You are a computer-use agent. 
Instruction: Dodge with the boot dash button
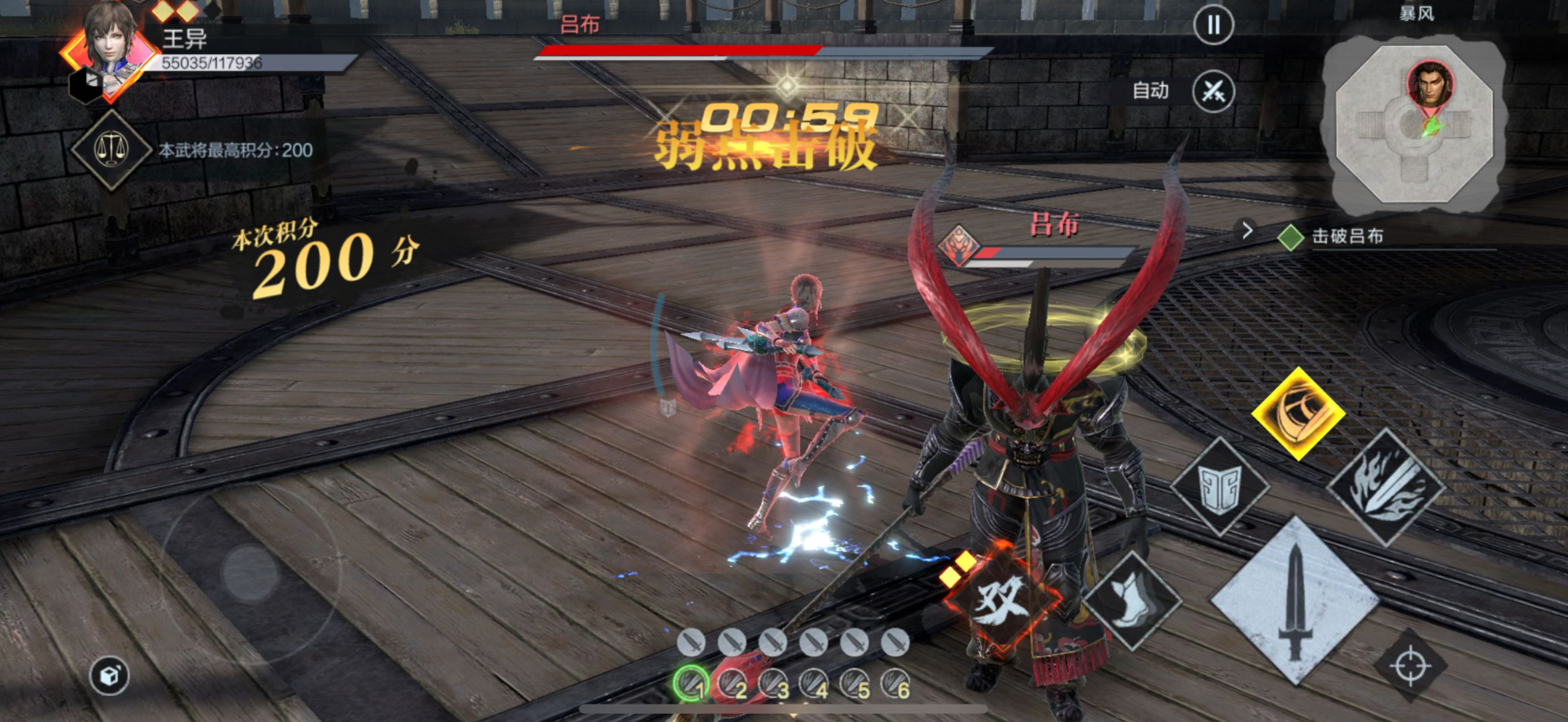tap(1131, 600)
